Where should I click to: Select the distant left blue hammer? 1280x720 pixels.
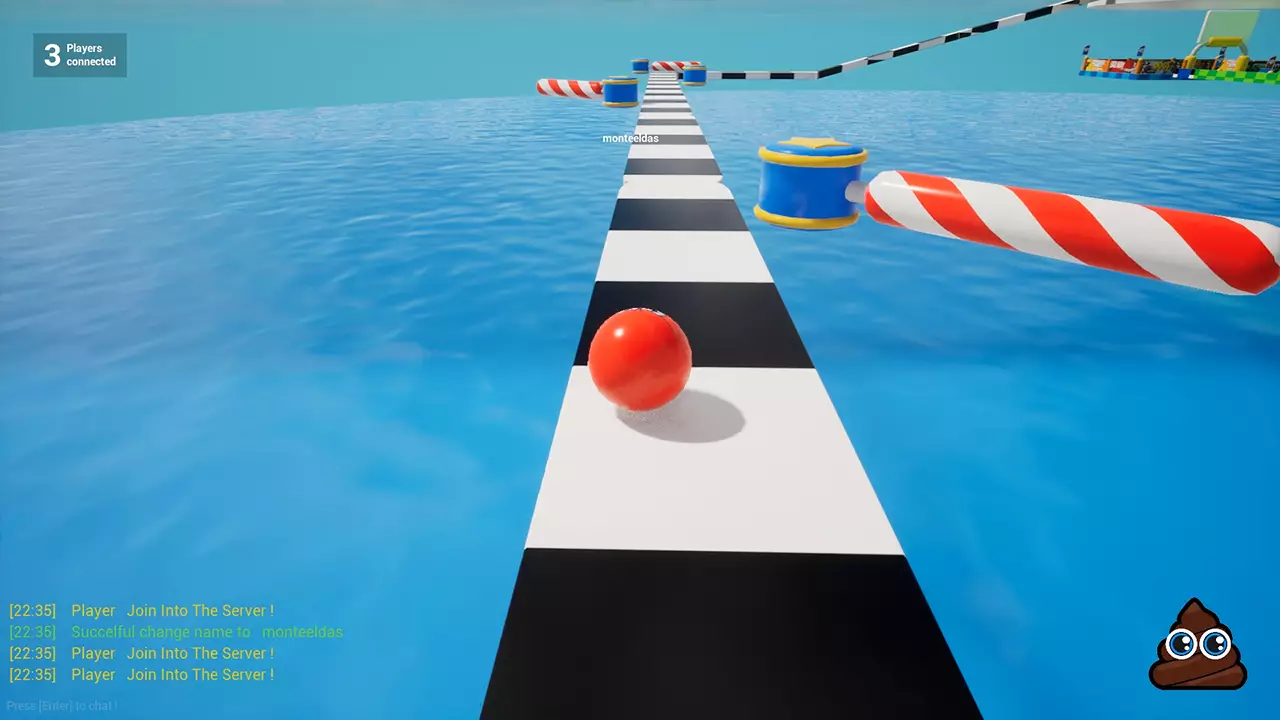point(619,90)
